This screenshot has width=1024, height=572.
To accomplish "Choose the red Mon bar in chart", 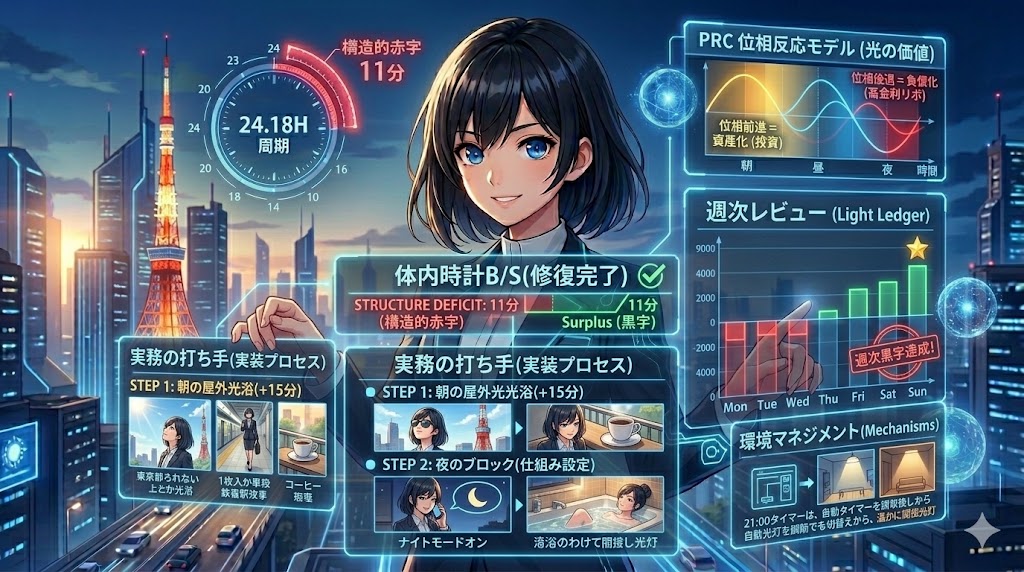I will coord(738,346).
